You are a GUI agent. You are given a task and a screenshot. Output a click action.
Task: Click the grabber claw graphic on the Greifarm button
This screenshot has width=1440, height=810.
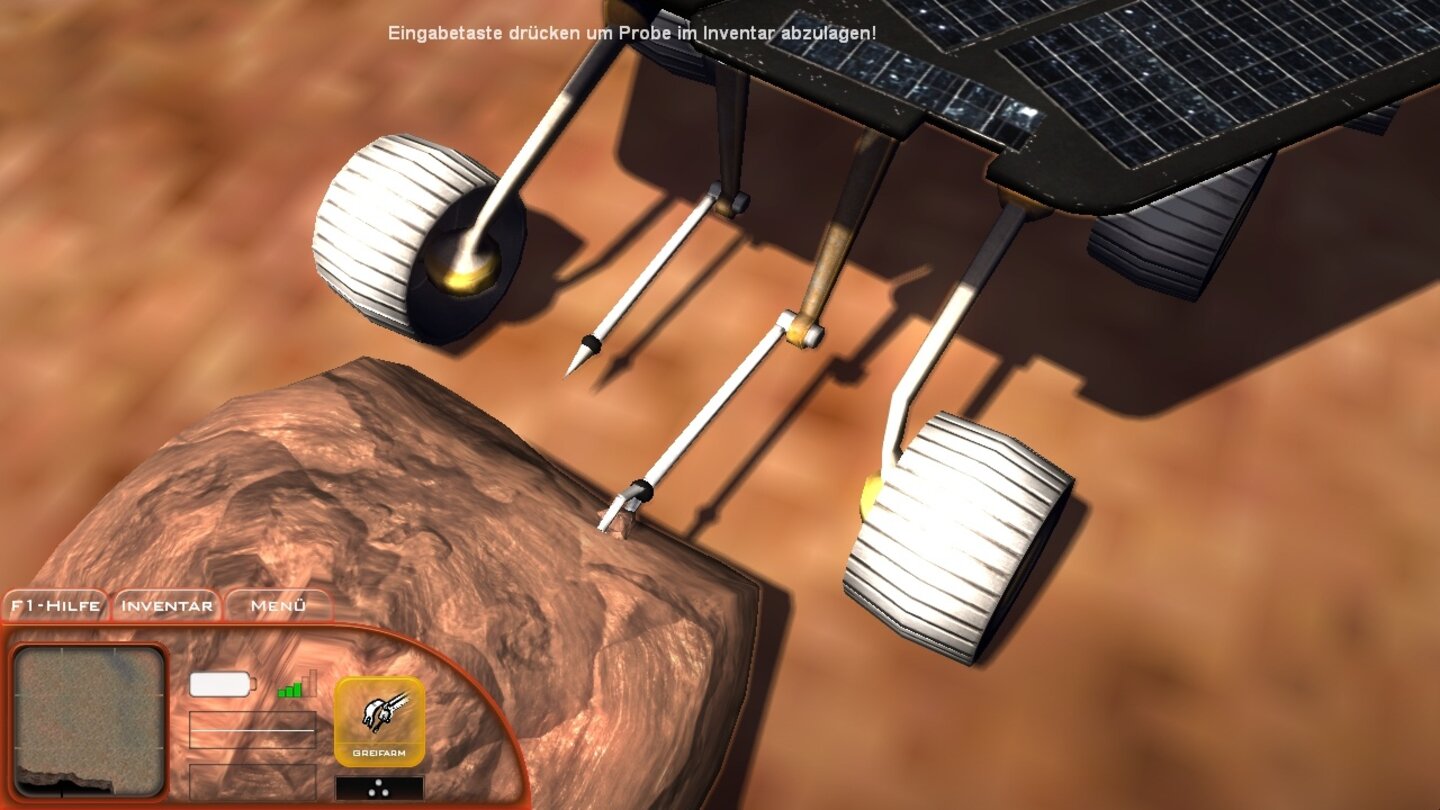tap(385, 712)
